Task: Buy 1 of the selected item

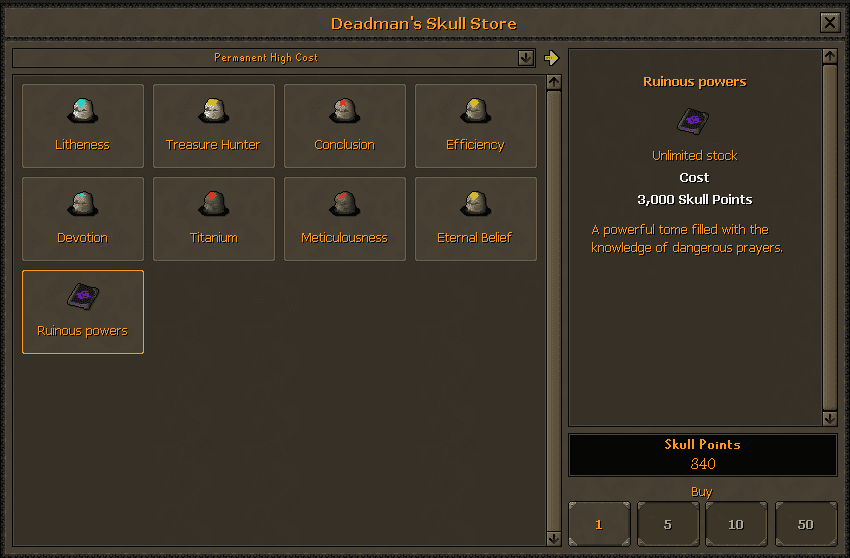Action: pyautogui.click(x=599, y=524)
